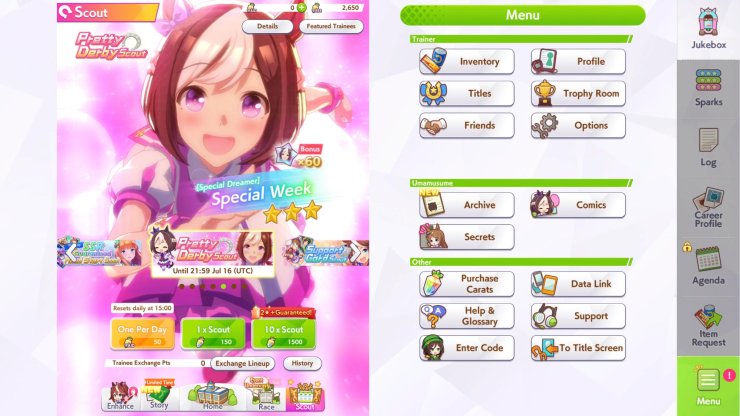Open the Jukebox in sidebar

point(708,30)
